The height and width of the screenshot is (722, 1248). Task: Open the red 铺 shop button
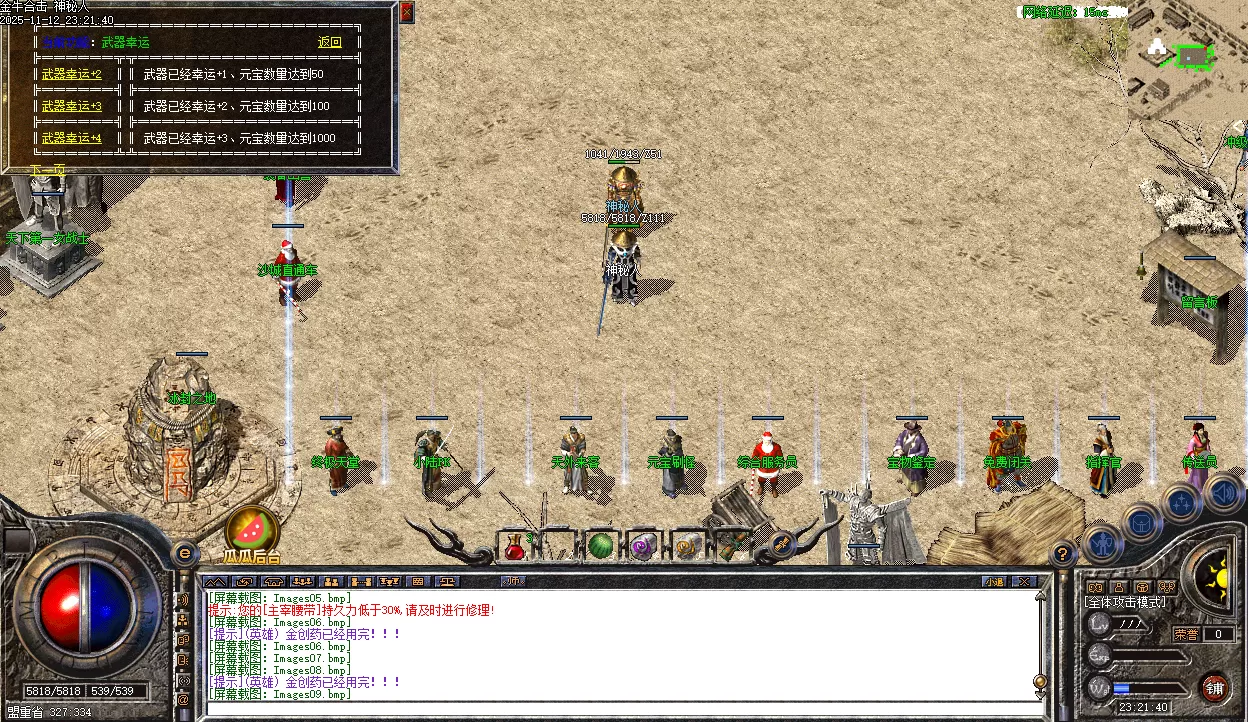pyautogui.click(x=1214, y=687)
